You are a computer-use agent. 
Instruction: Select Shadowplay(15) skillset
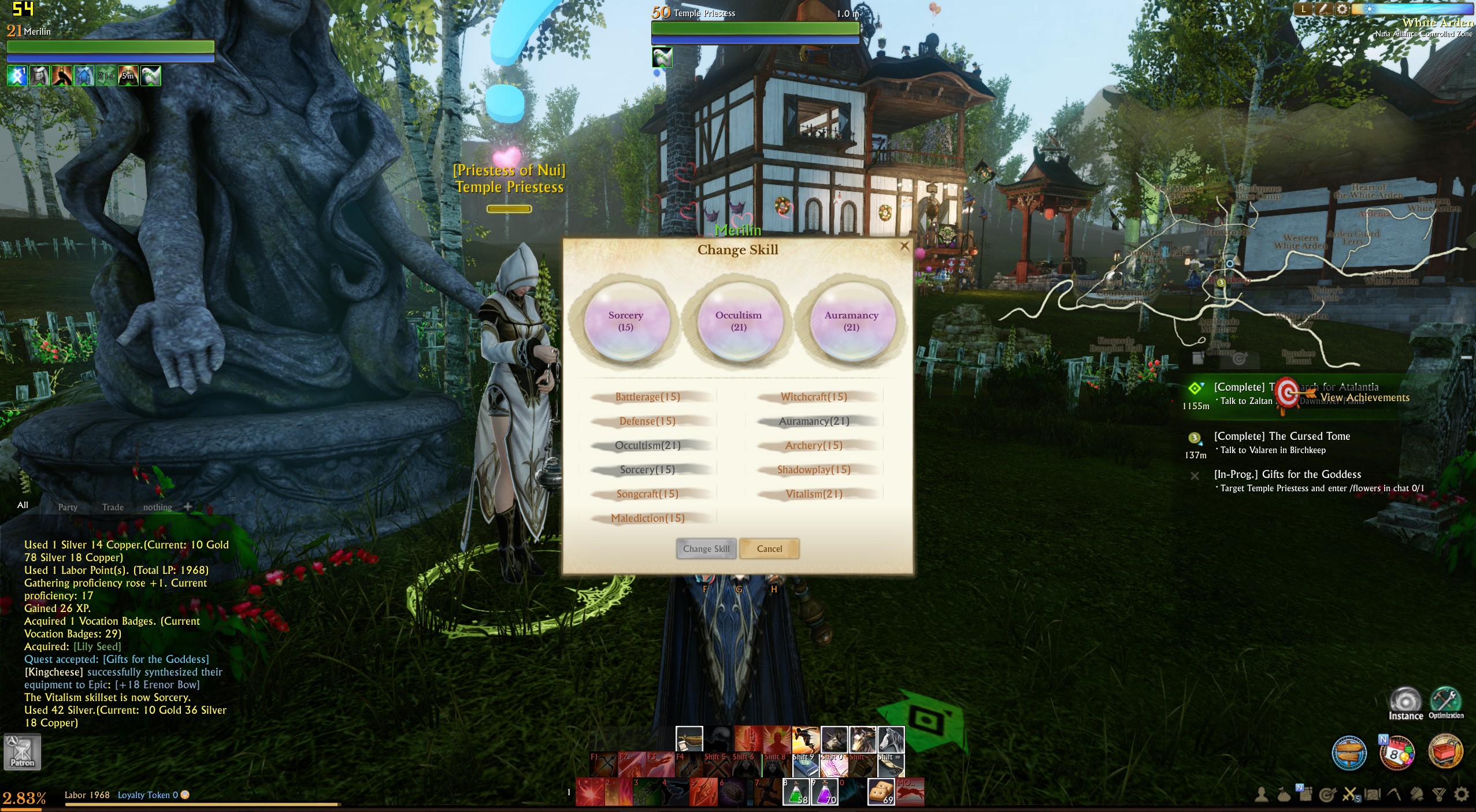(814, 470)
